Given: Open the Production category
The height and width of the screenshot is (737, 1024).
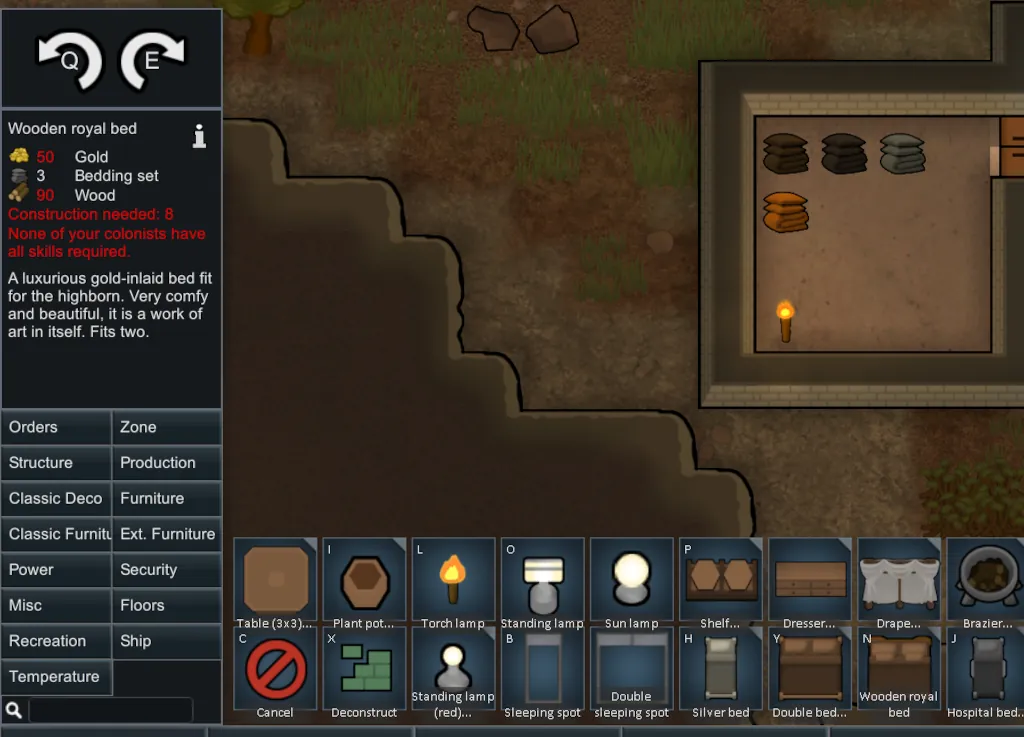Looking at the screenshot, I should pyautogui.click(x=166, y=463).
